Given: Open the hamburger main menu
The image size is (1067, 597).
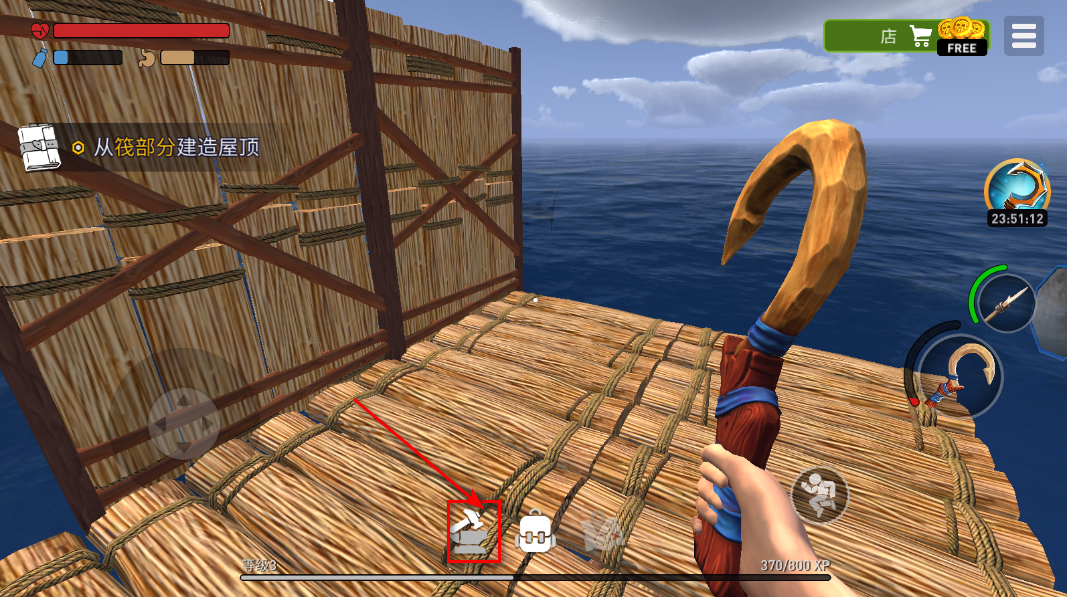Looking at the screenshot, I should [x=1024, y=37].
